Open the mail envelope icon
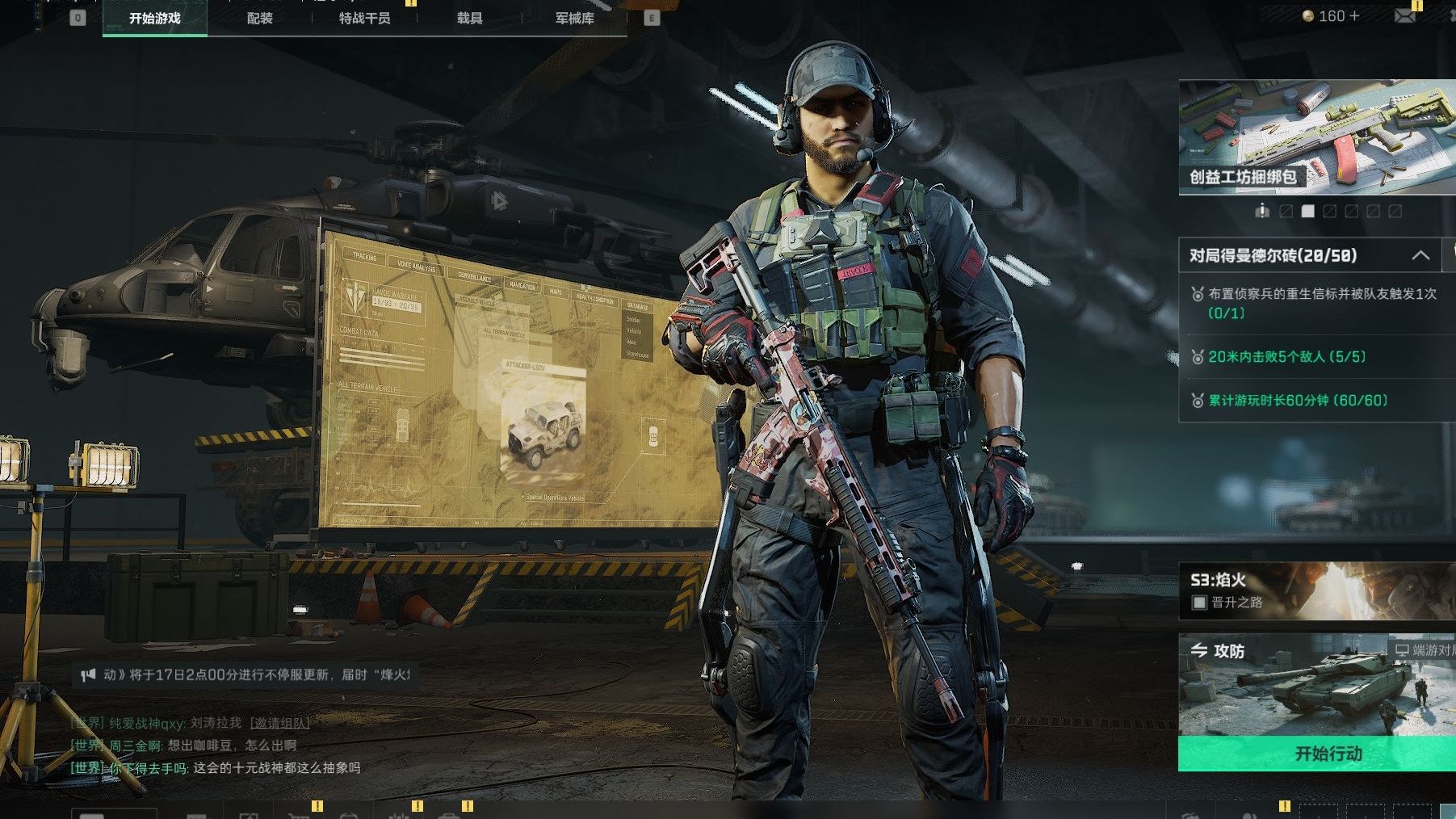 [1404, 16]
